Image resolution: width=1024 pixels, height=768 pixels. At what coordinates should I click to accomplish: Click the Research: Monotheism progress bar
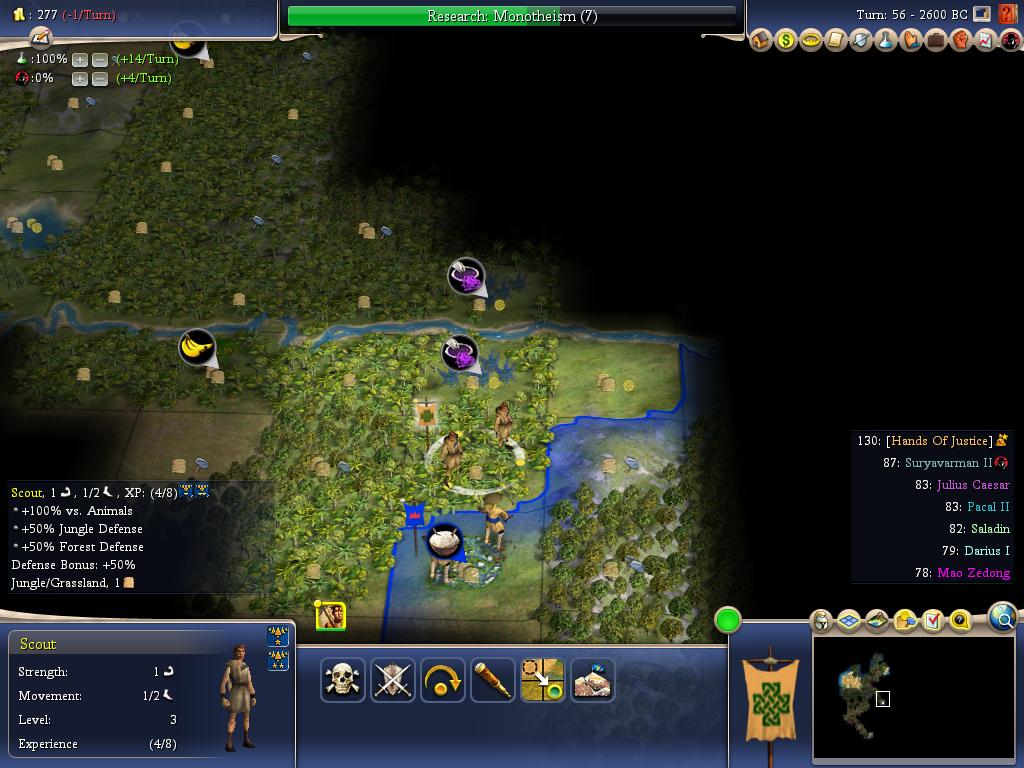pyautogui.click(x=511, y=16)
